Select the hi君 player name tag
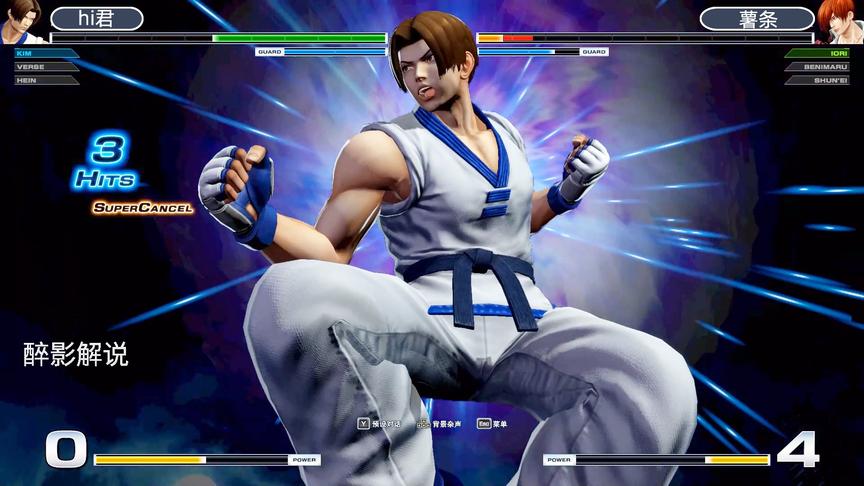The width and height of the screenshot is (864, 486). 97,19
